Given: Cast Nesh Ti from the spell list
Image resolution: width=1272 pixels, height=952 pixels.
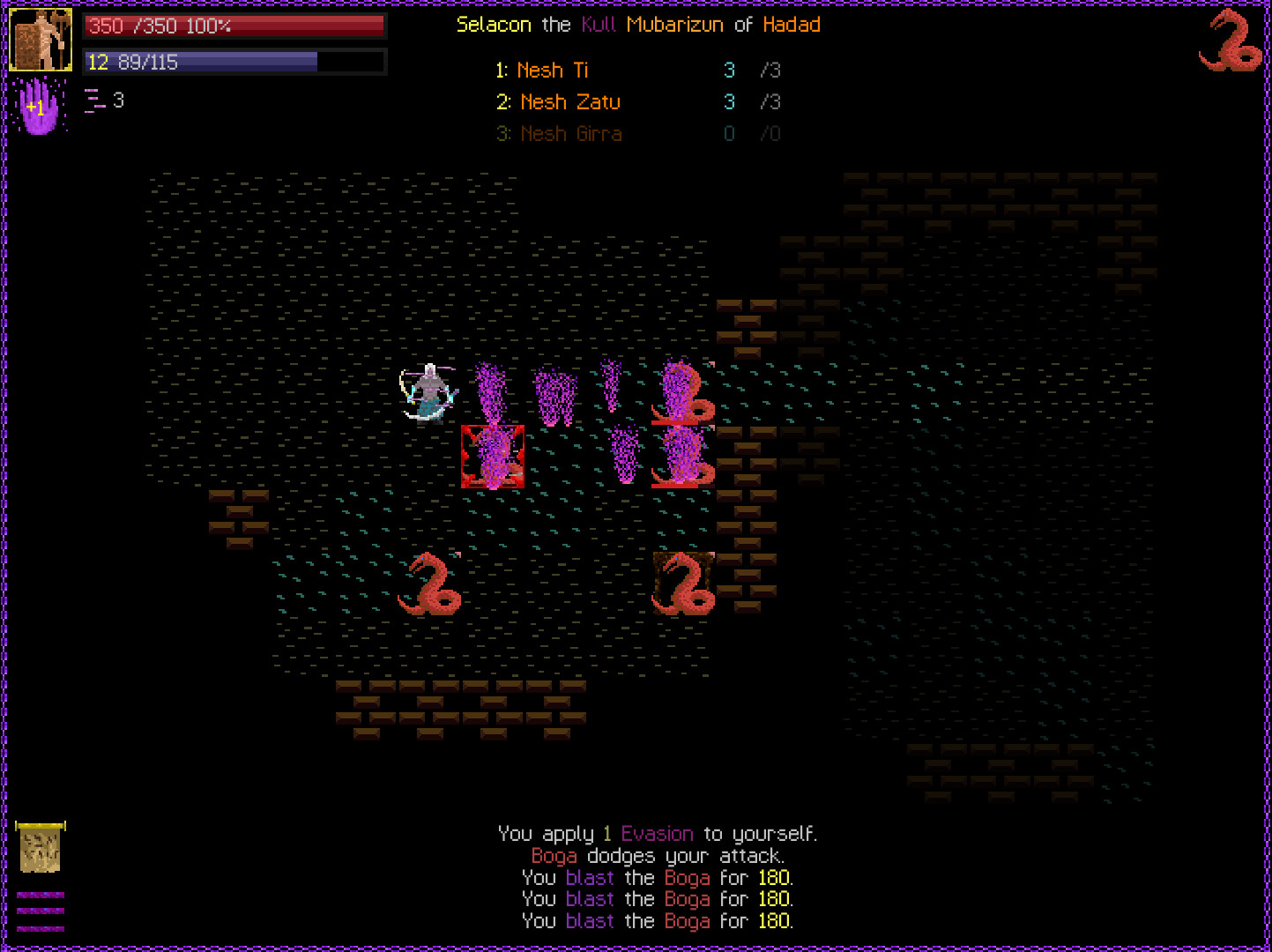Looking at the screenshot, I should (553, 70).
